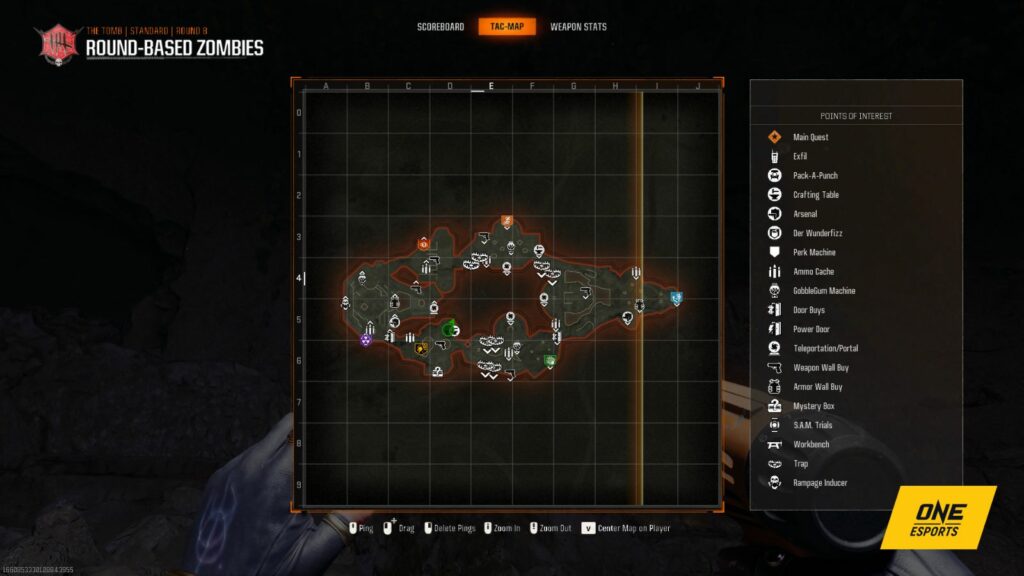Click the green perk machine marker

coord(549,360)
